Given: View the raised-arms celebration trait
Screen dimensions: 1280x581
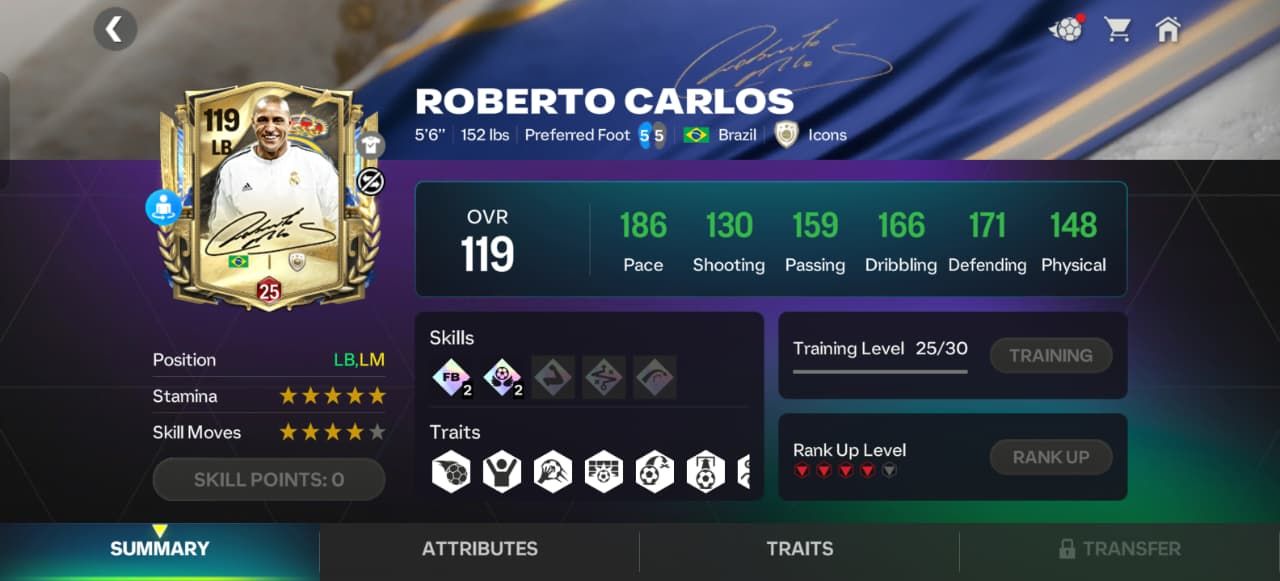Looking at the screenshot, I should pos(502,471).
